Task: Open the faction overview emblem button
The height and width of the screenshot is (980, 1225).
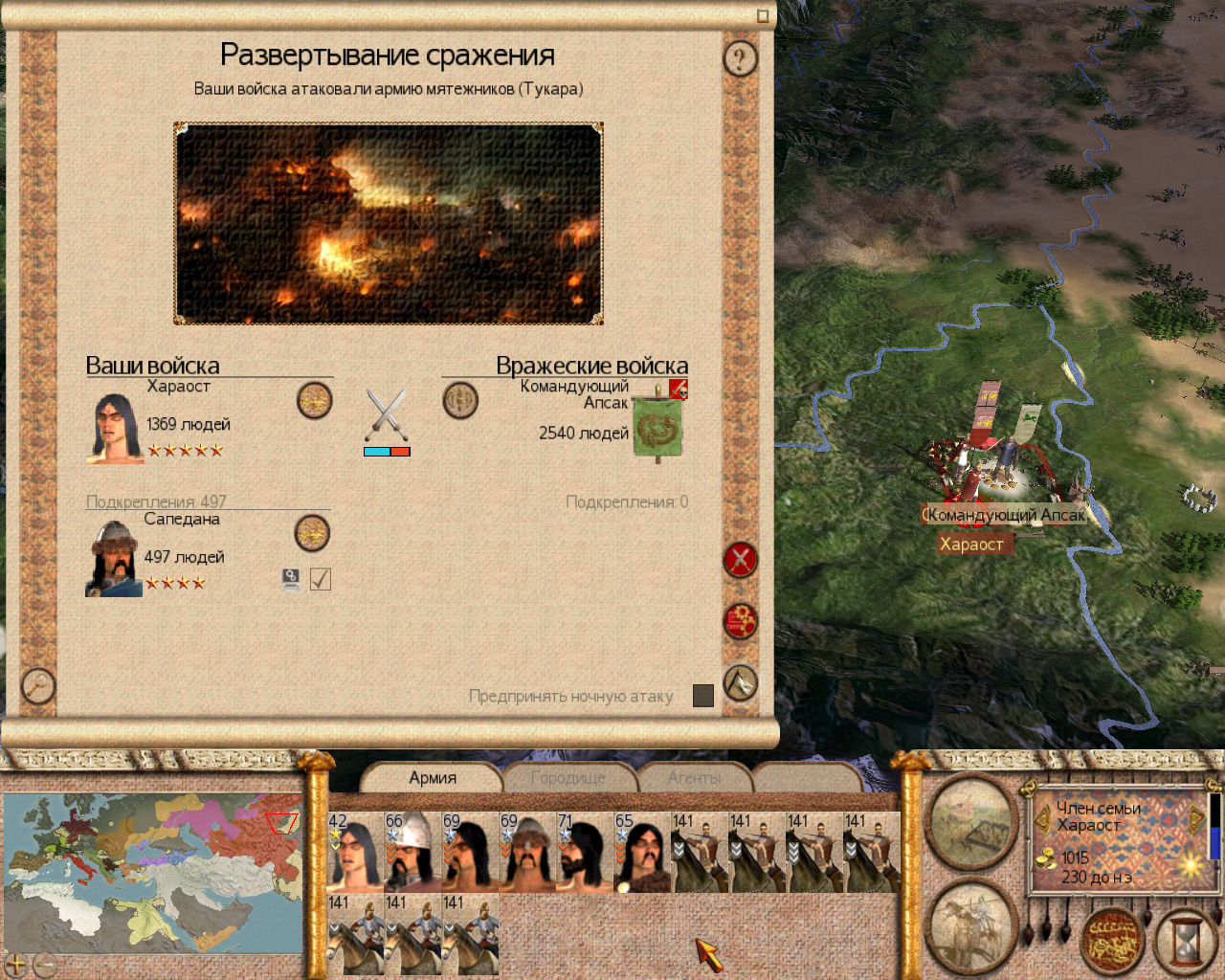Action: tap(1113, 940)
